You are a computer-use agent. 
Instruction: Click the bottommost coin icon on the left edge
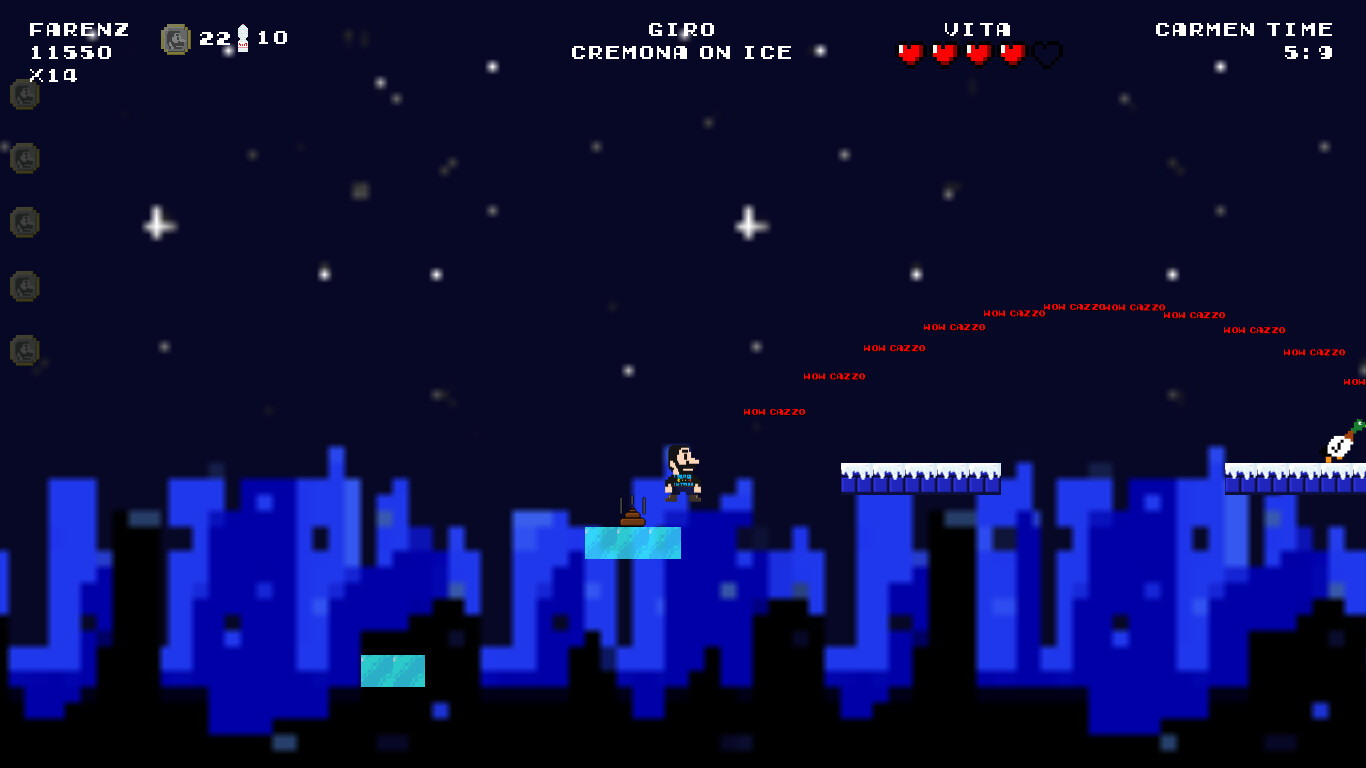click(23, 351)
